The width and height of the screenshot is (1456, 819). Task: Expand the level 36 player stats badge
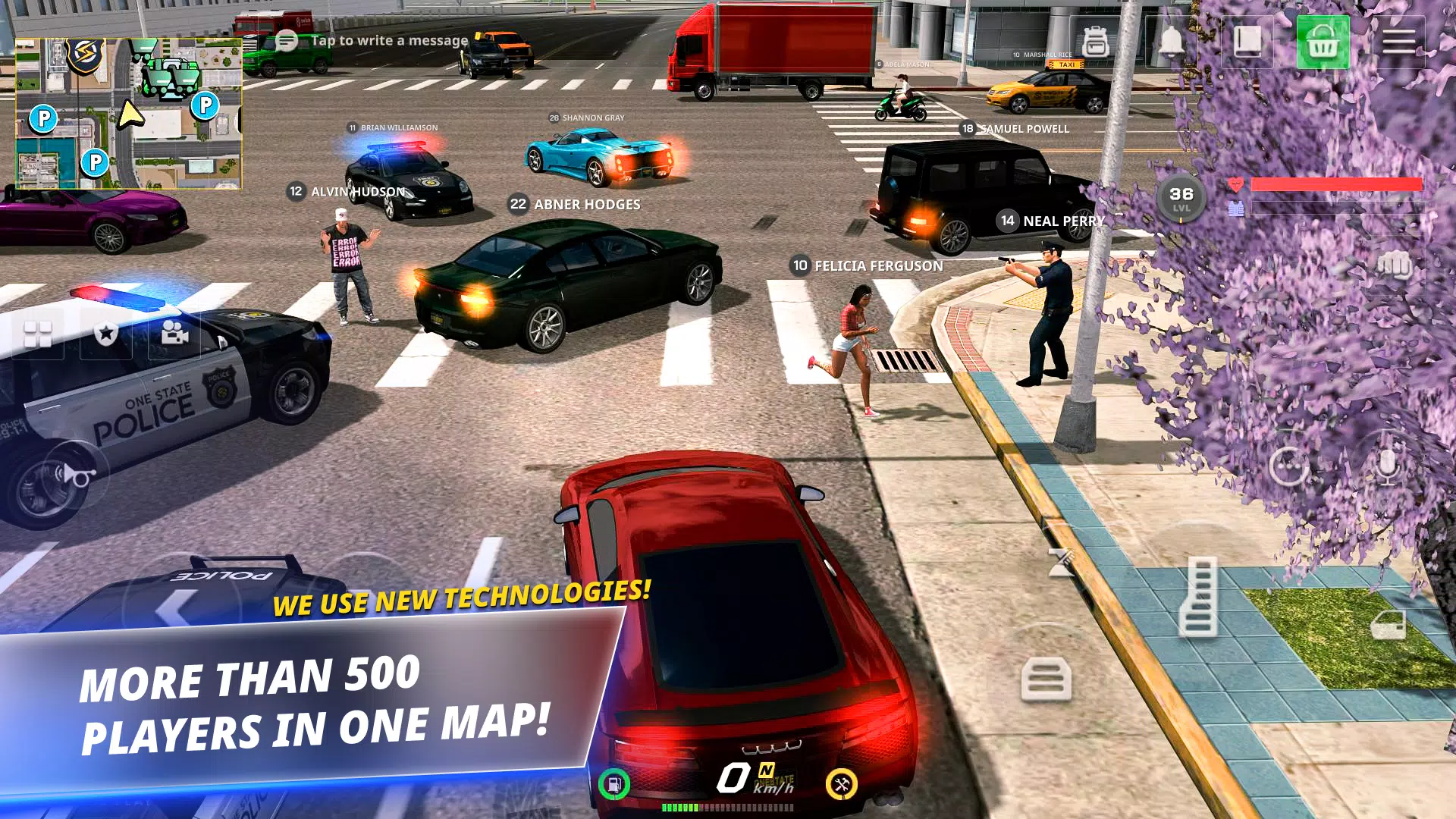1181,197
